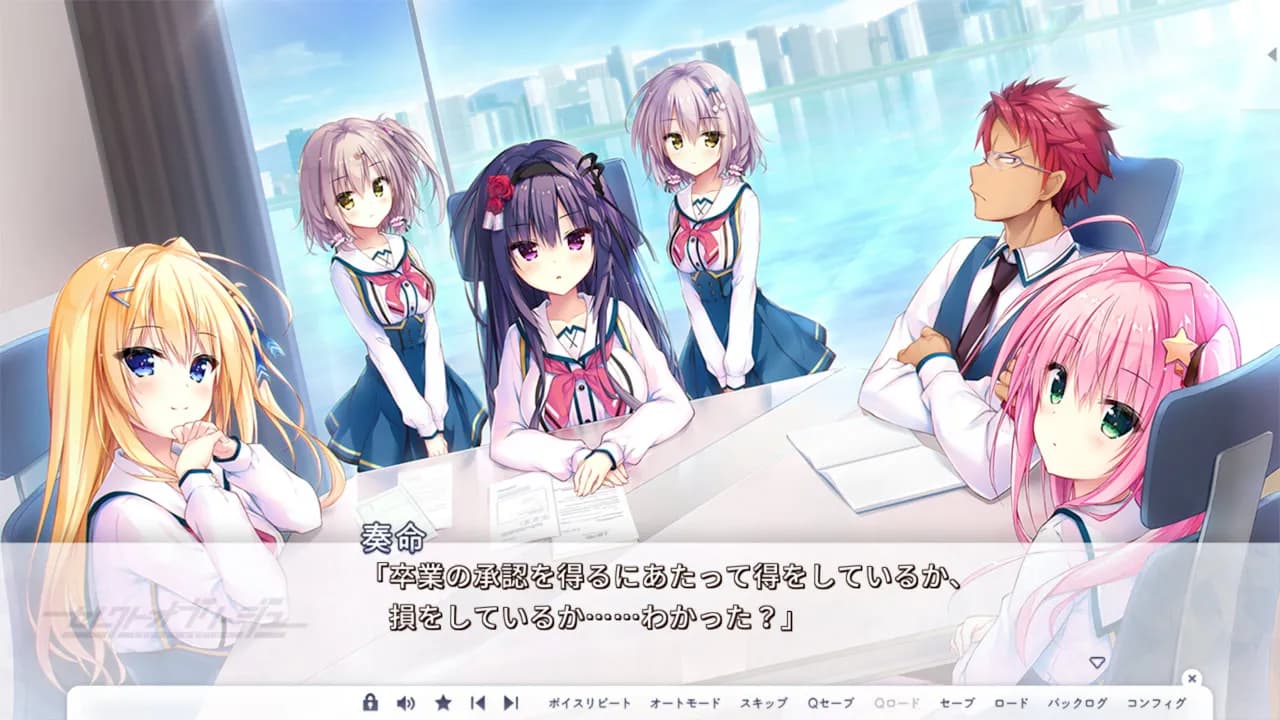The image size is (1280, 720).
Task: Bookmark this scene using the star icon
Action: pos(441,703)
